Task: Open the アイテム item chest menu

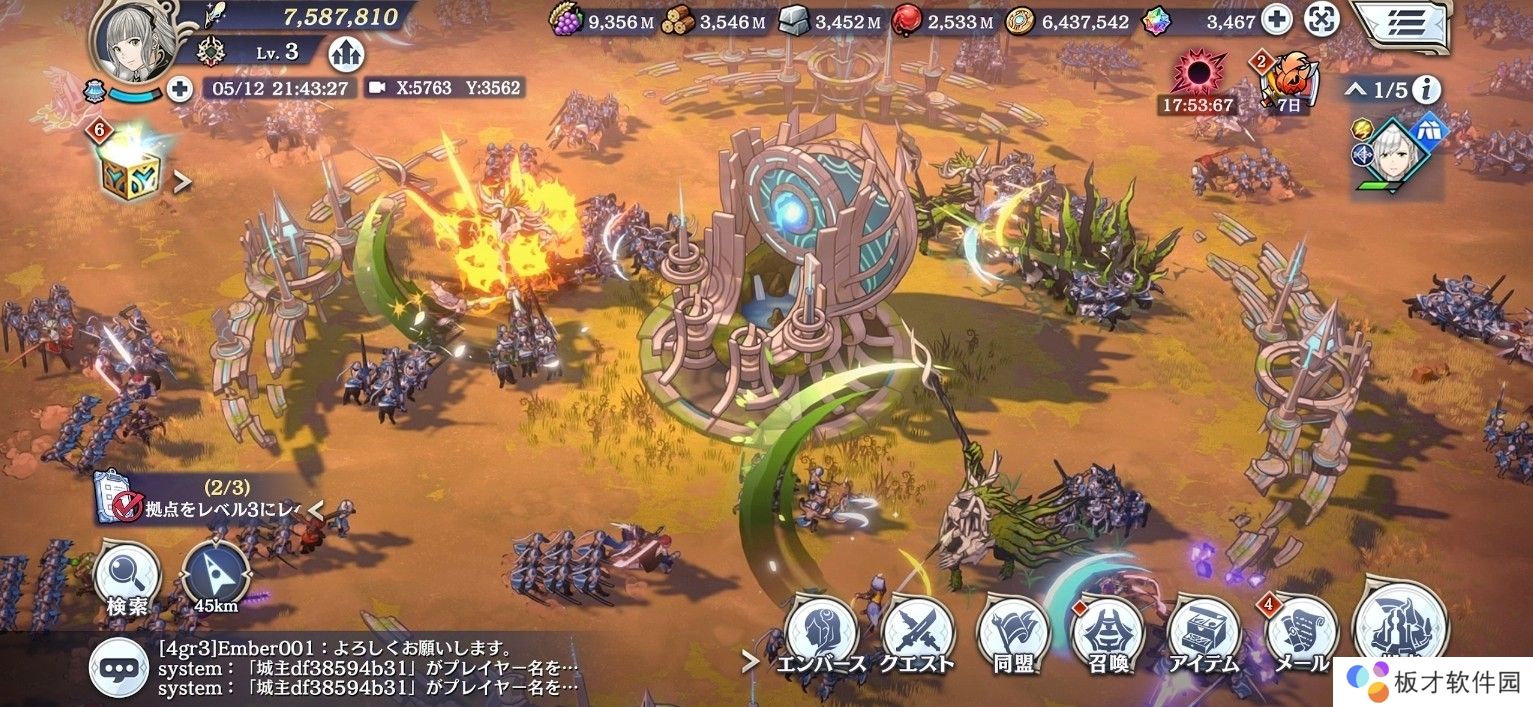Action: [x=1203, y=635]
